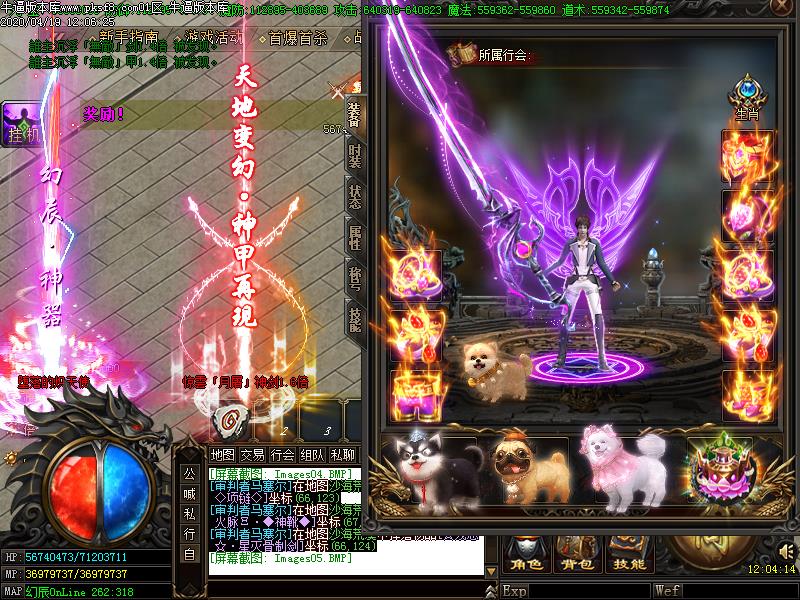The width and height of the screenshot is (800, 600).
Task: Switch chat to the 地图 map channel
Action: click(223, 455)
